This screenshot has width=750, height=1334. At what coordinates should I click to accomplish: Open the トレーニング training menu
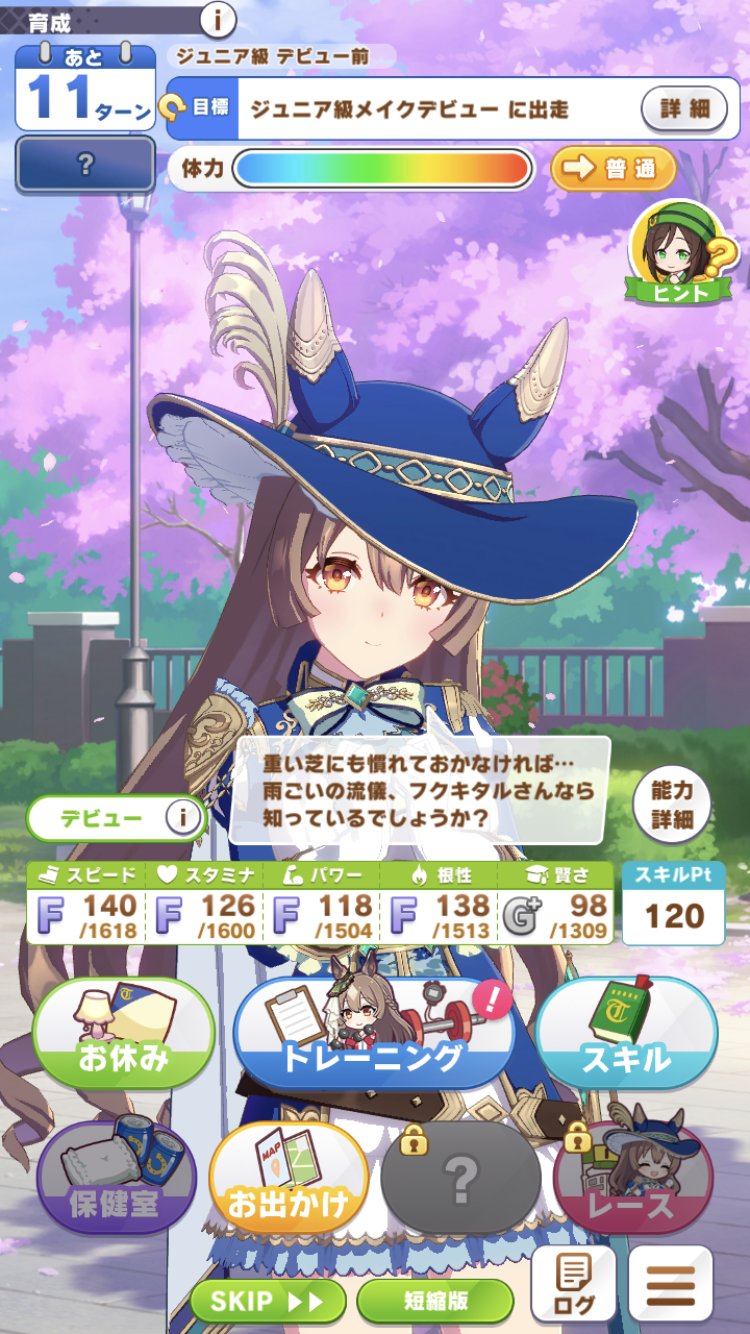click(374, 1038)
